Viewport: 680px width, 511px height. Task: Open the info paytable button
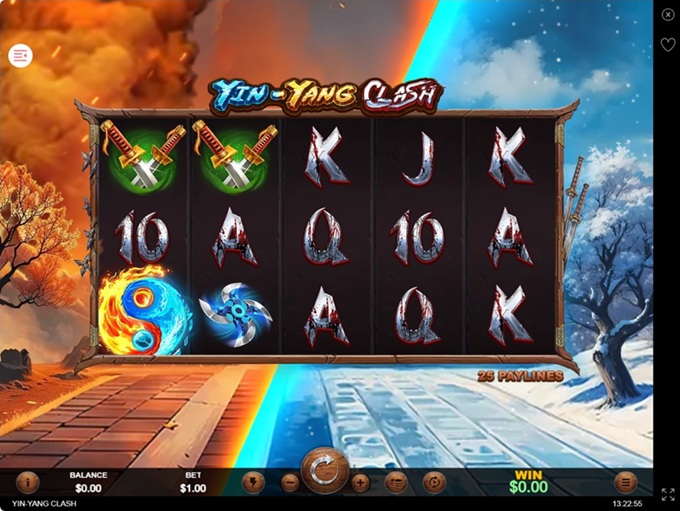(27, 482)
